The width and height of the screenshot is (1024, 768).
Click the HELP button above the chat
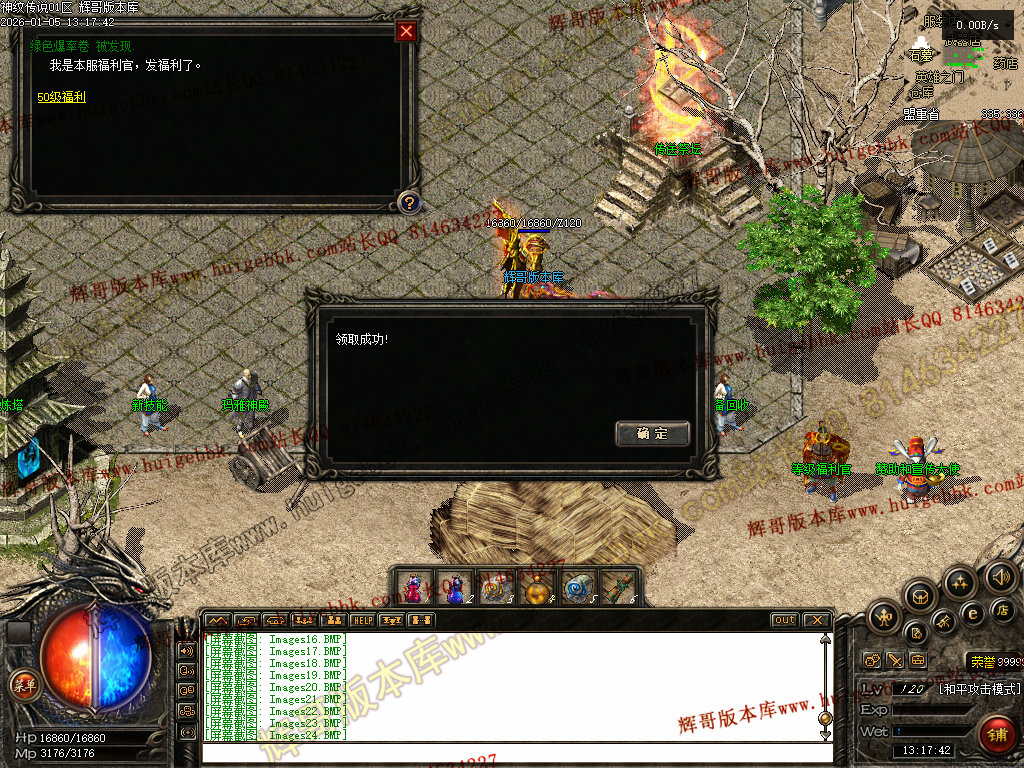tap(362, 620)
